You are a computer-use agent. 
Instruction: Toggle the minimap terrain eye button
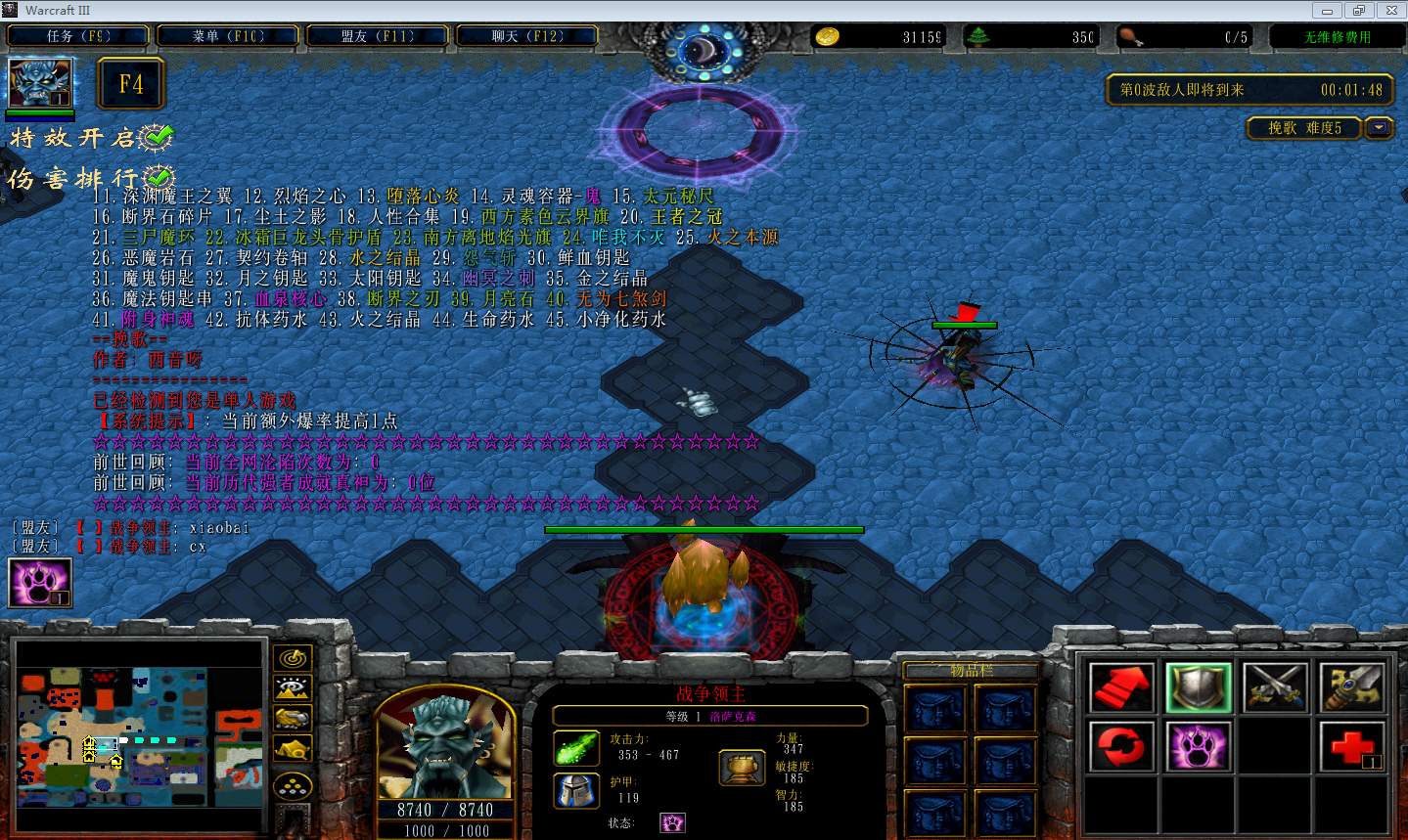[x=293, y=688]
